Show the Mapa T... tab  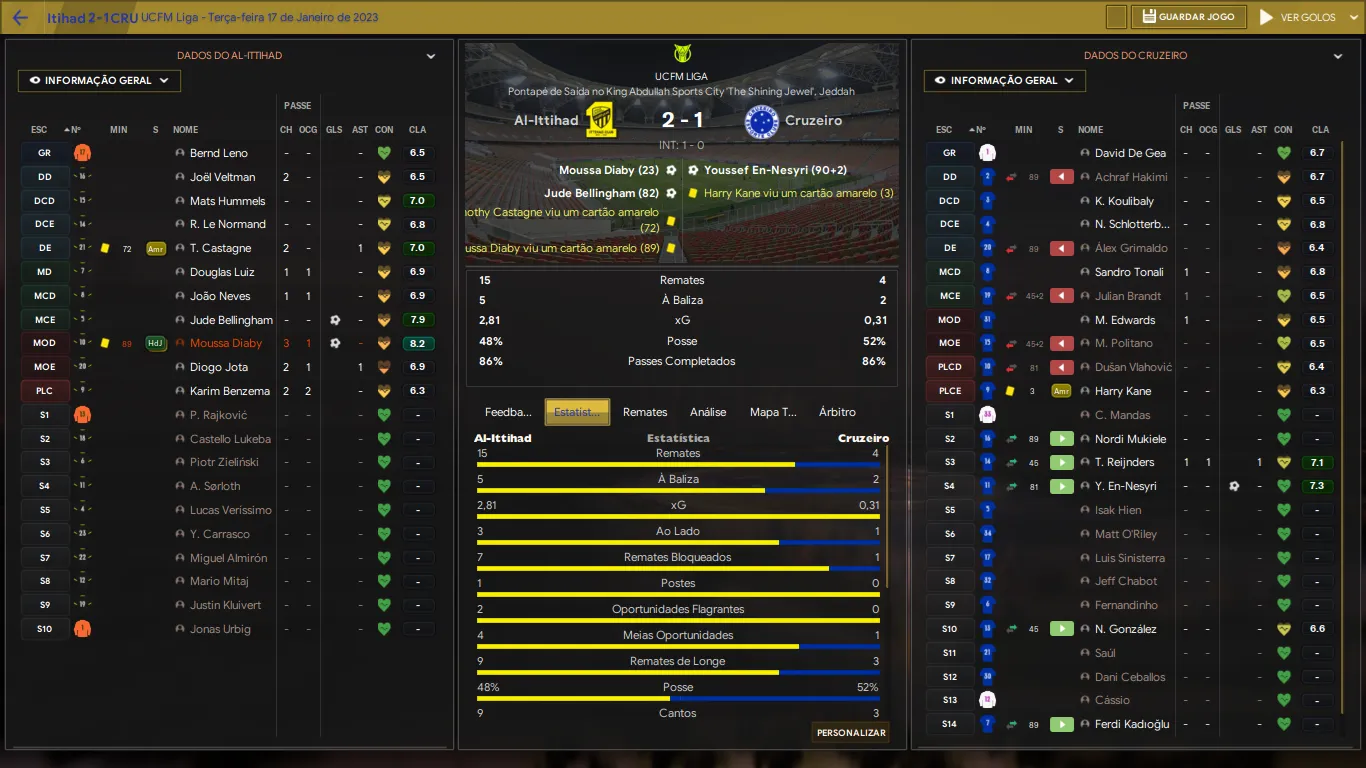coord(773,412)
